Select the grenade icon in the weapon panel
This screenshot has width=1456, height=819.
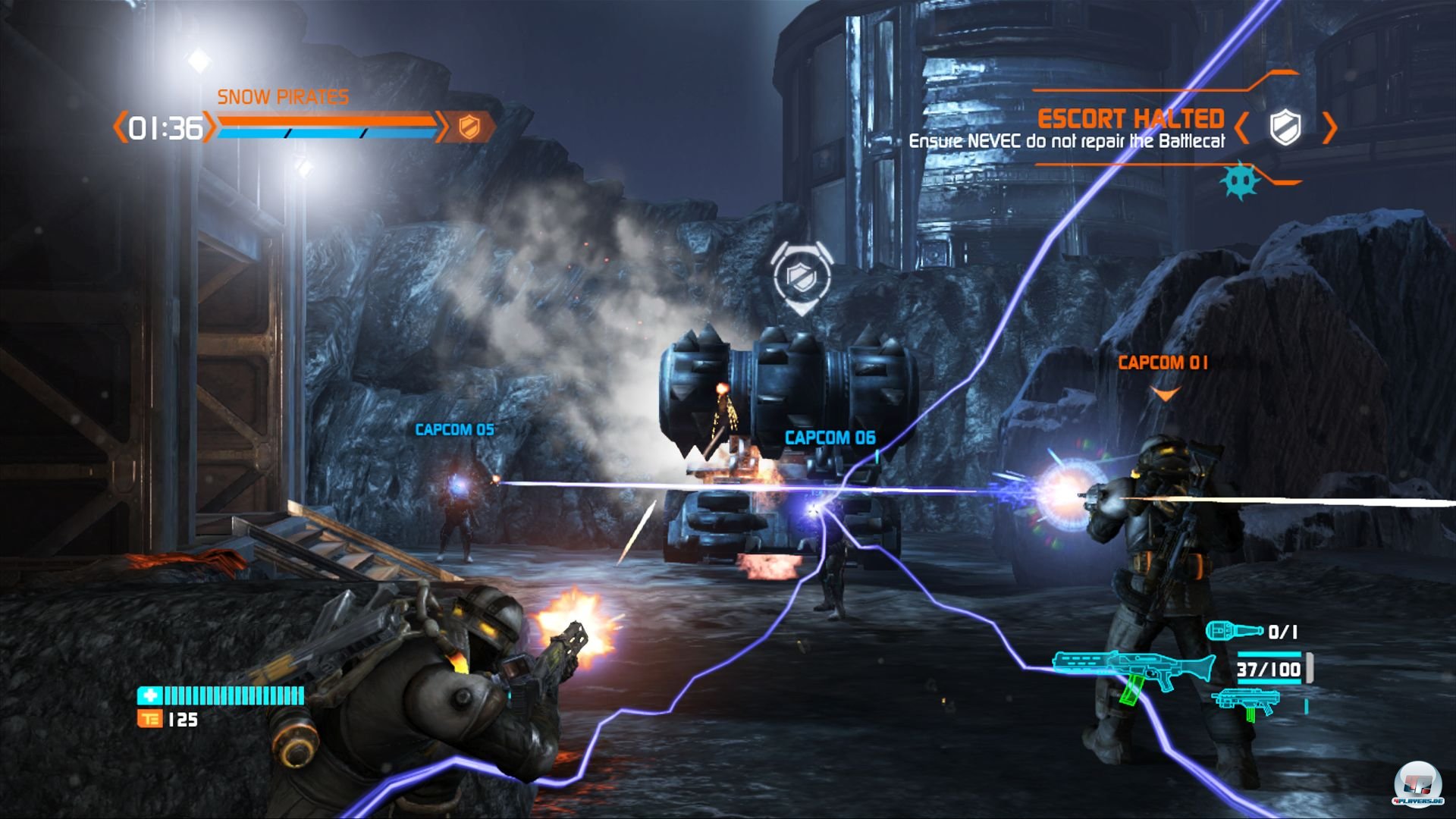(1234, 631)
